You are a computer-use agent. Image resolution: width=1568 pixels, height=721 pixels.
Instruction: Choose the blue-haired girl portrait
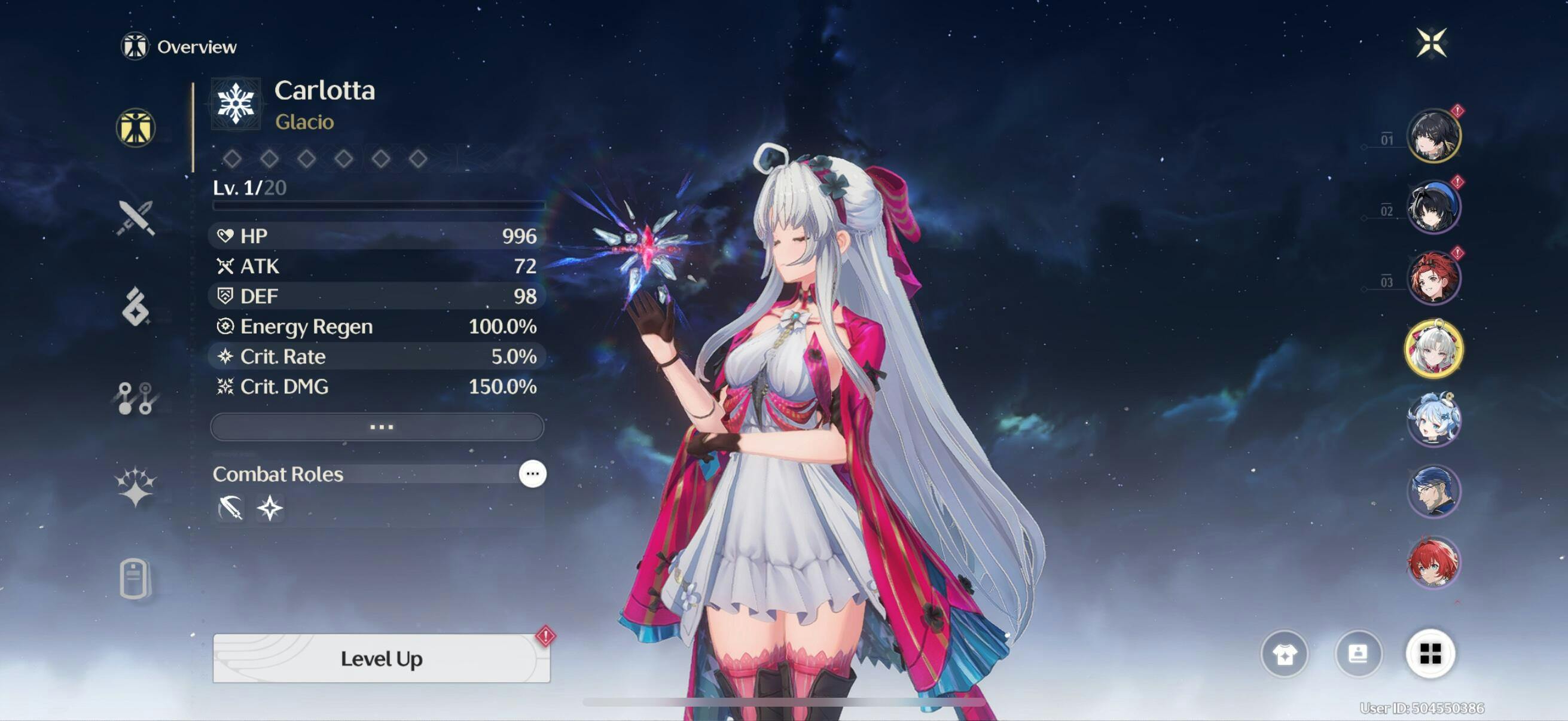tap(1433, 420)
